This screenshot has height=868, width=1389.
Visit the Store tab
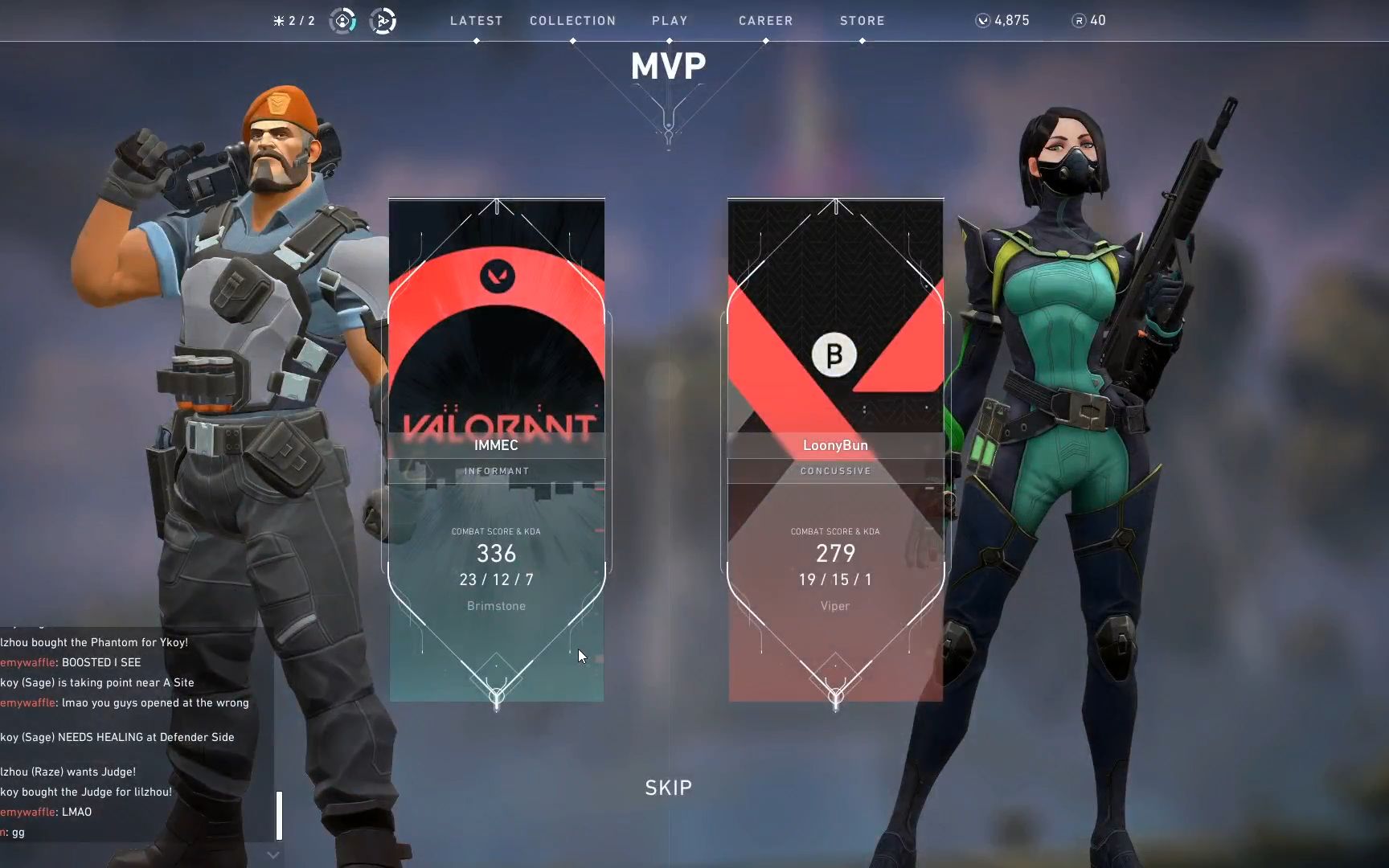[862, 21]
